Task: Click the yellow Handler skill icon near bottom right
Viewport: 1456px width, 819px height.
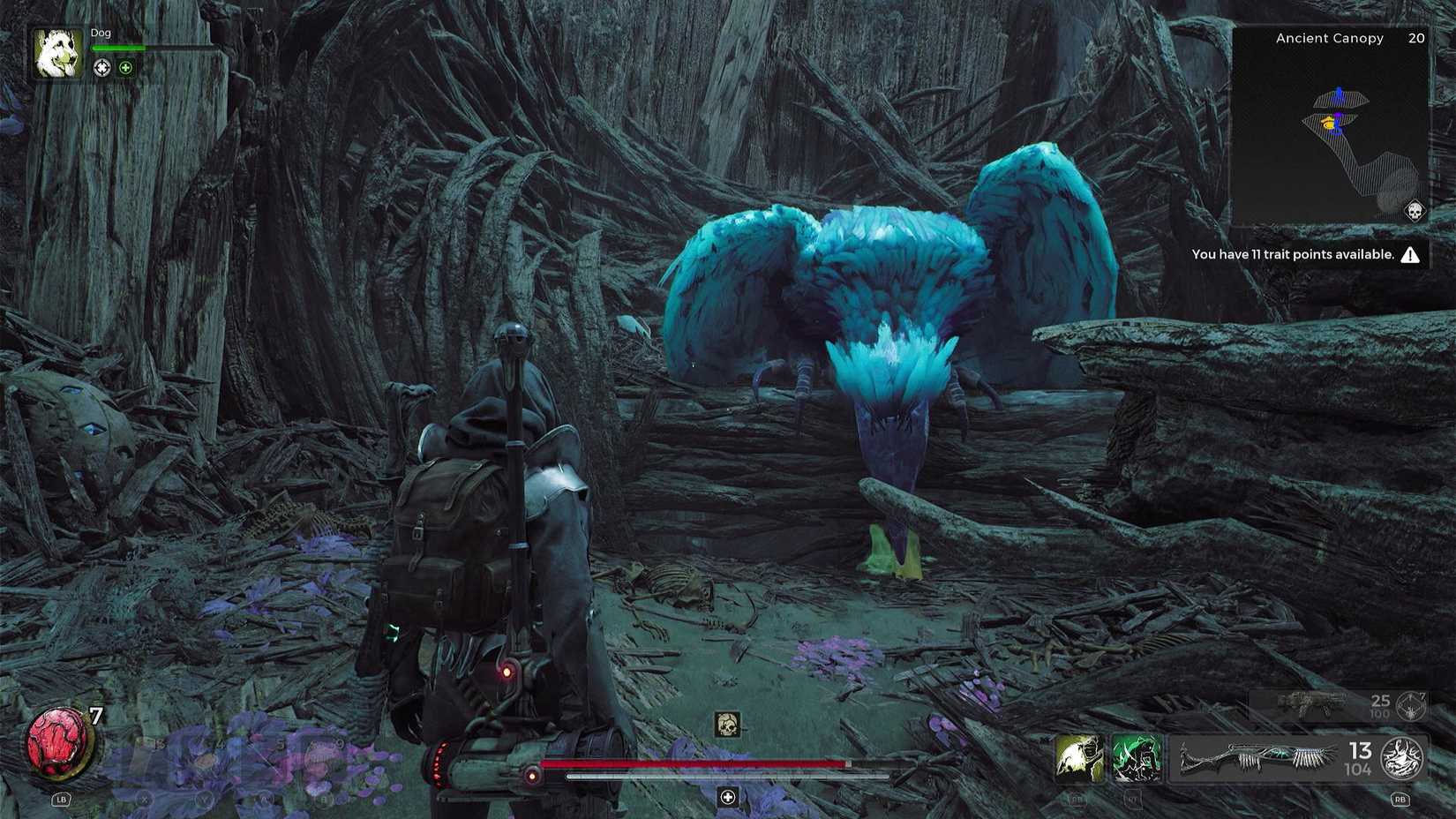Action: pos(1079,759)
